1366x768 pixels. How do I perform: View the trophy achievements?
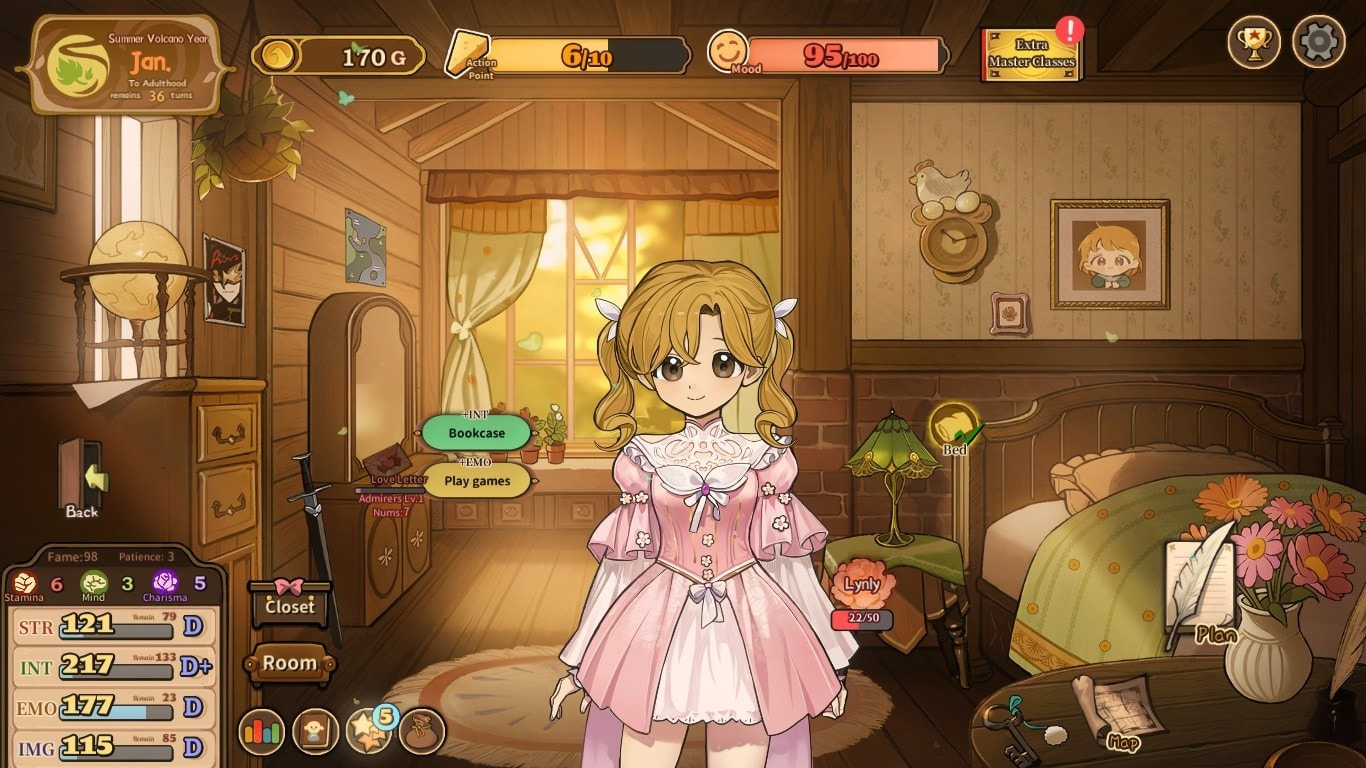click(1254, 42)
